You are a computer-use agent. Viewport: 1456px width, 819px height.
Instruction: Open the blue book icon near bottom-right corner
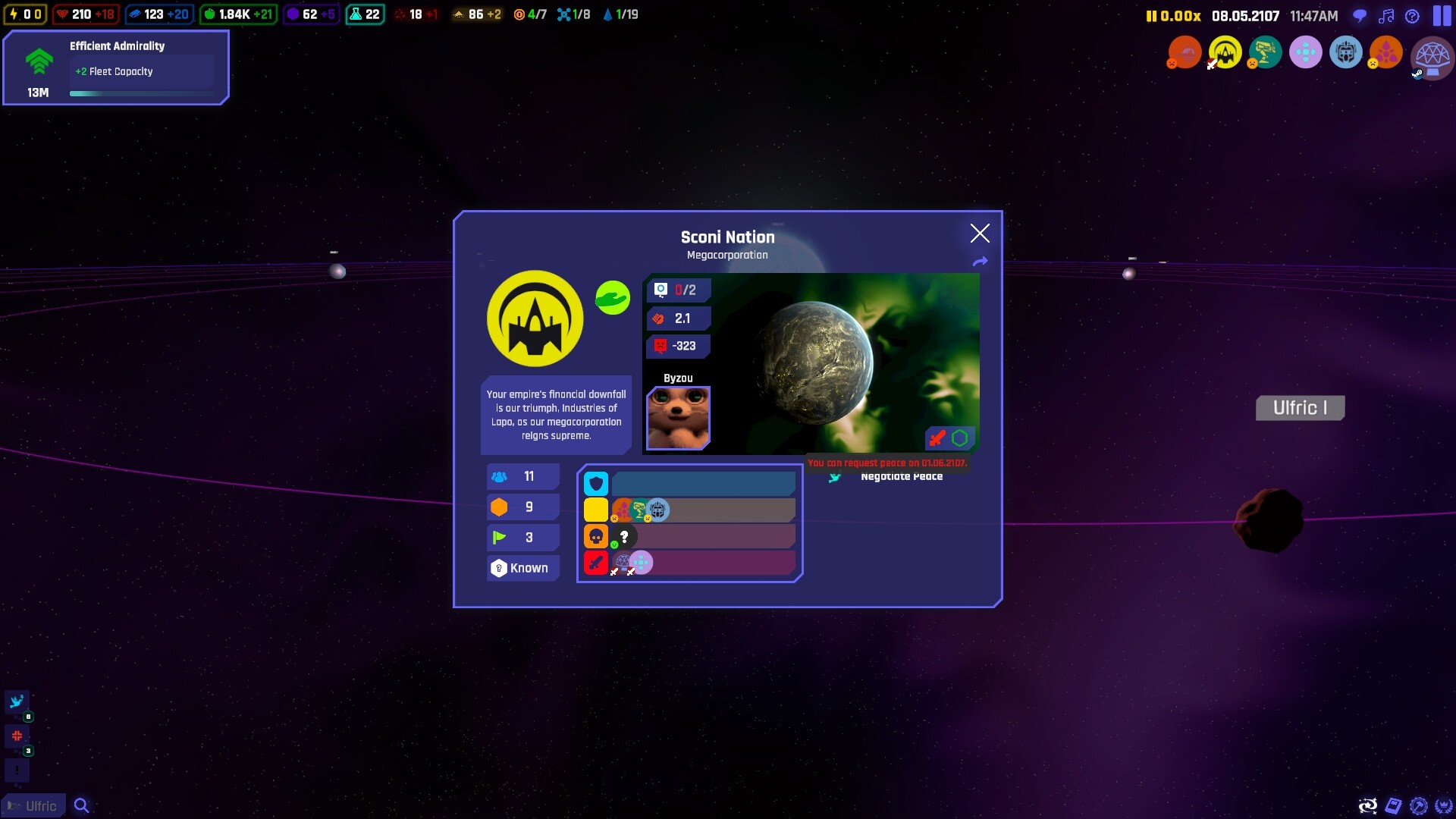[x=1394, y=805]
